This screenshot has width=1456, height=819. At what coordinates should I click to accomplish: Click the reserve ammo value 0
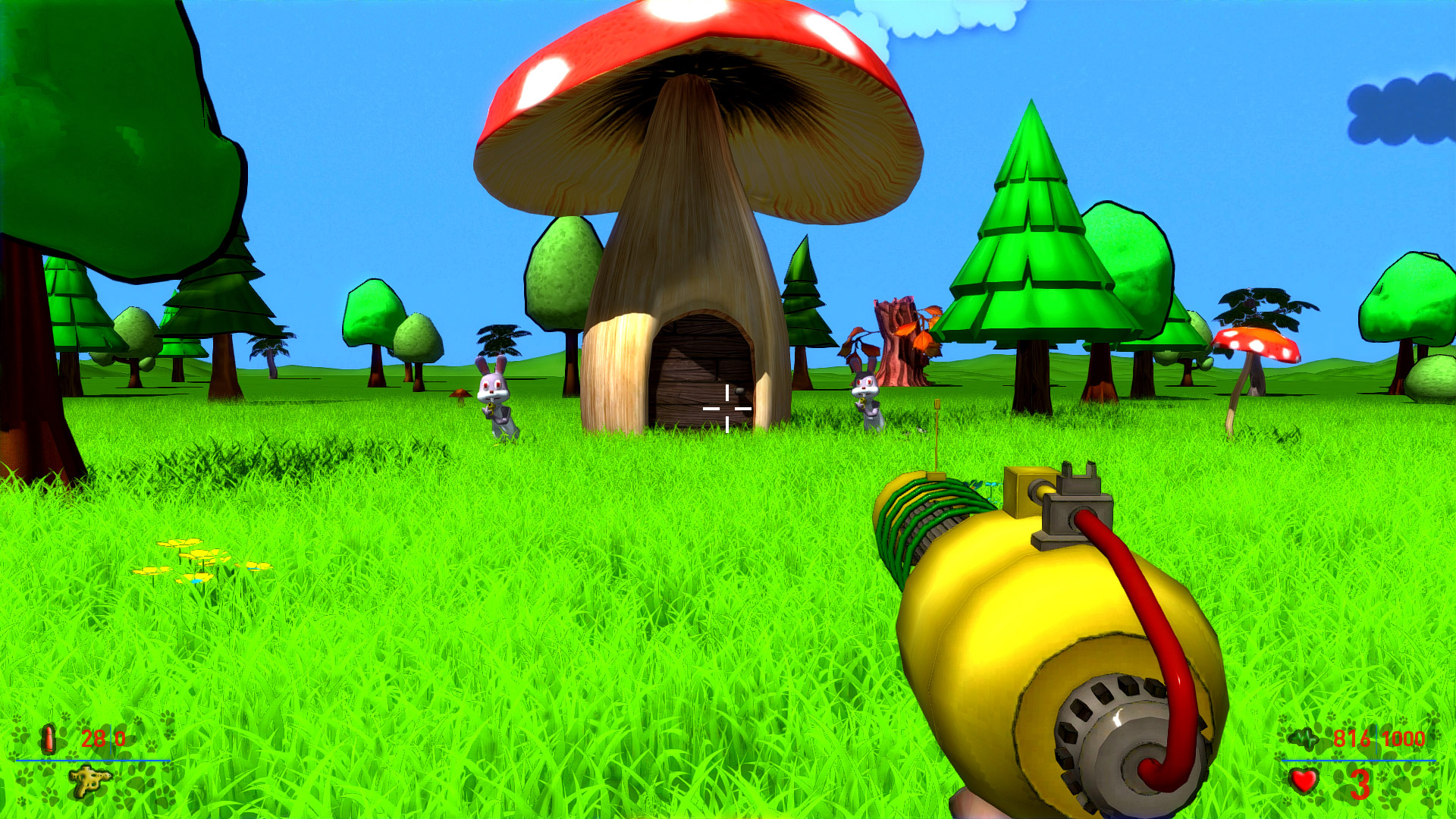click(121, 737)
